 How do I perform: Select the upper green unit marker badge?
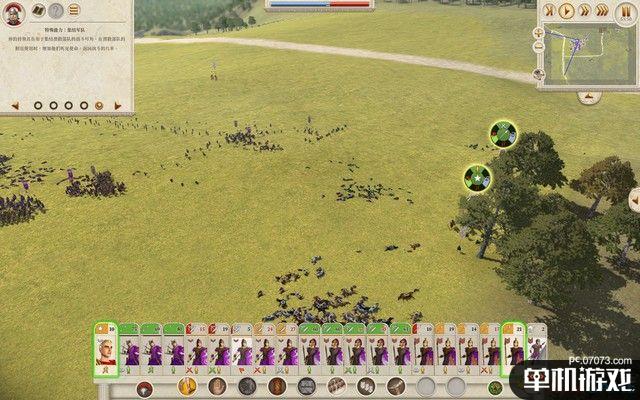502,132
